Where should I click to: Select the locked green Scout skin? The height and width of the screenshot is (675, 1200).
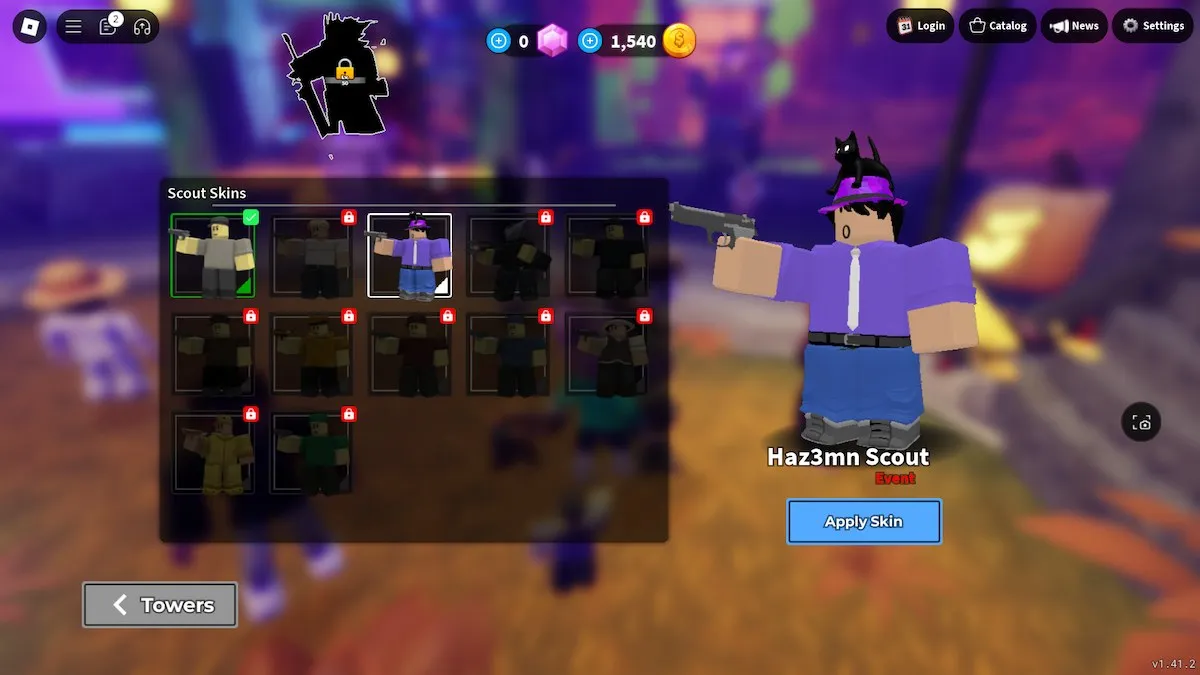point(311,453)
